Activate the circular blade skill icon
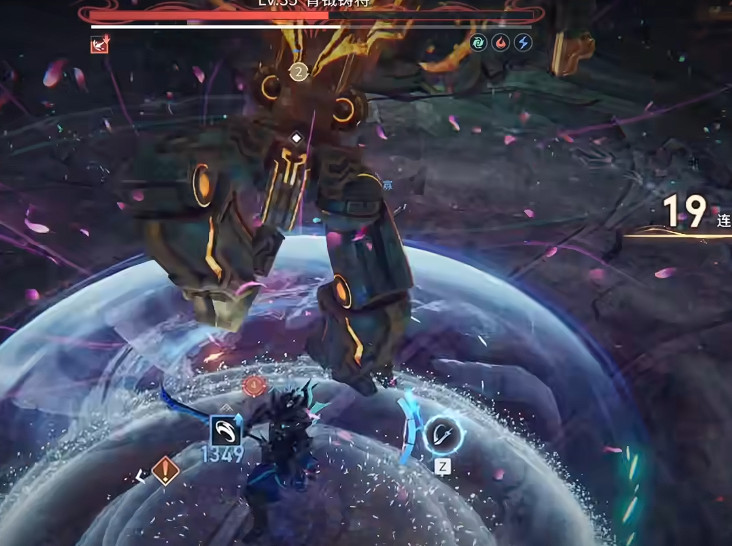Viewport: 732px width, 546px height. pos(441,435)
